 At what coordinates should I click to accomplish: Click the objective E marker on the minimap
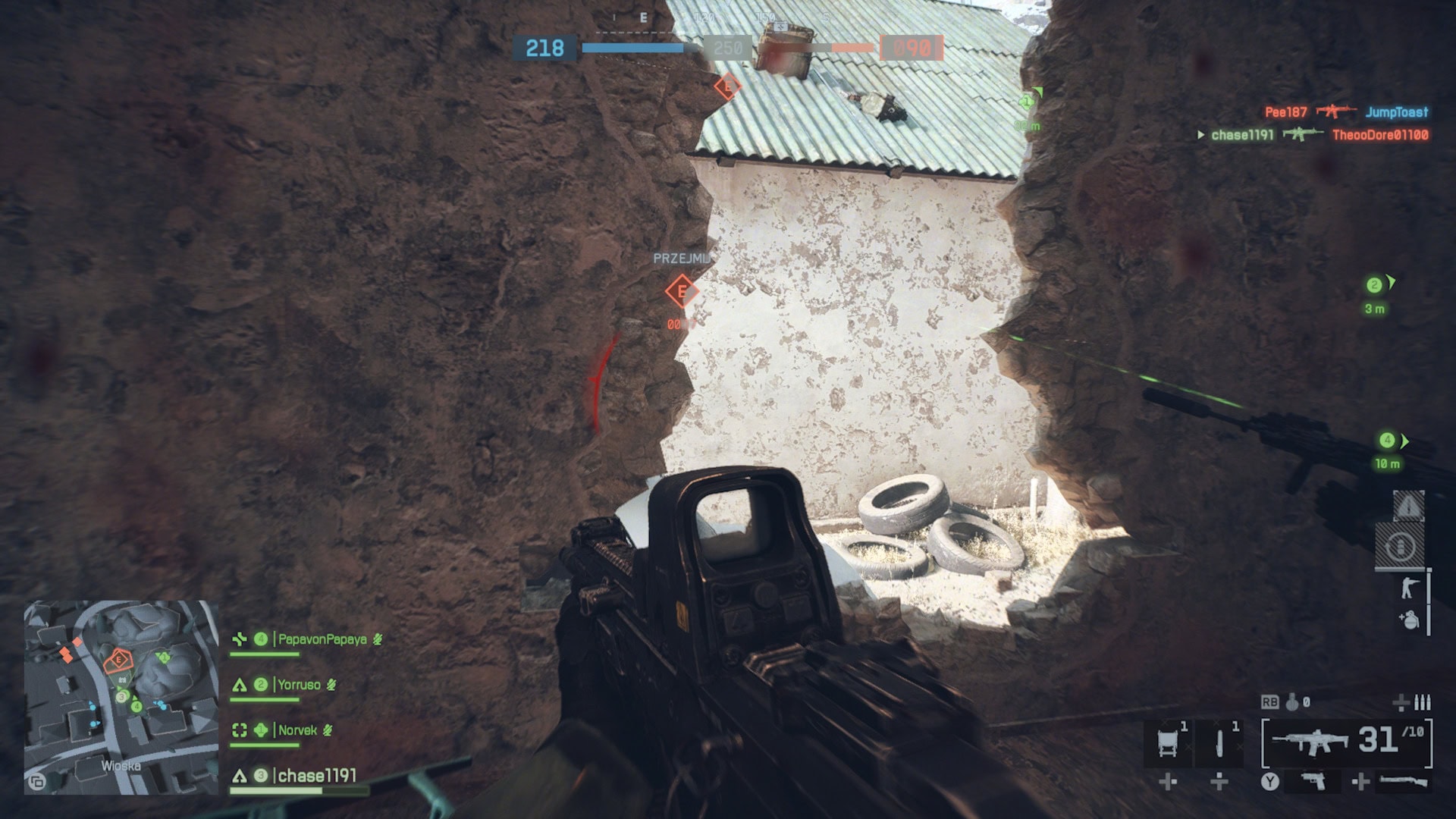118,661
